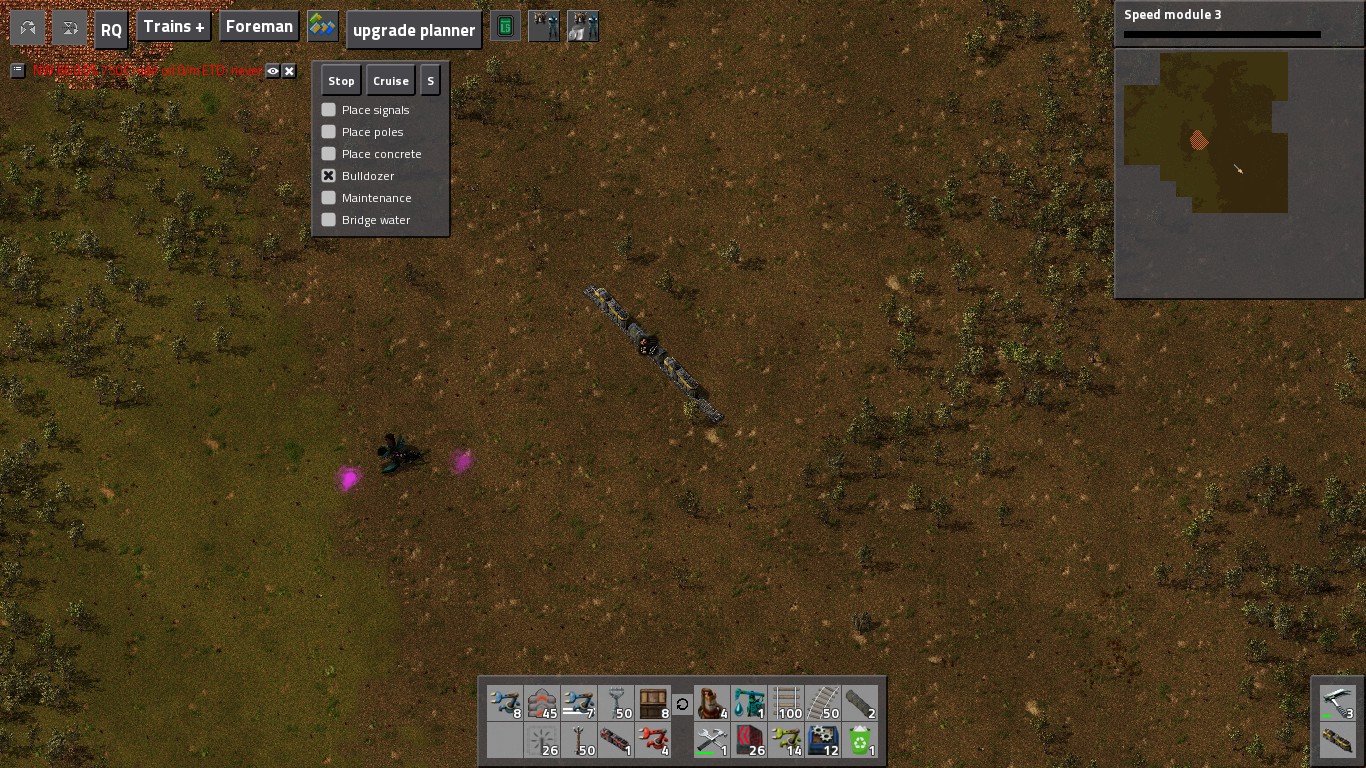Screen dimensions: 1366x768
Task: Select the wooden chest hotbar slot
Action: point(653,703)
